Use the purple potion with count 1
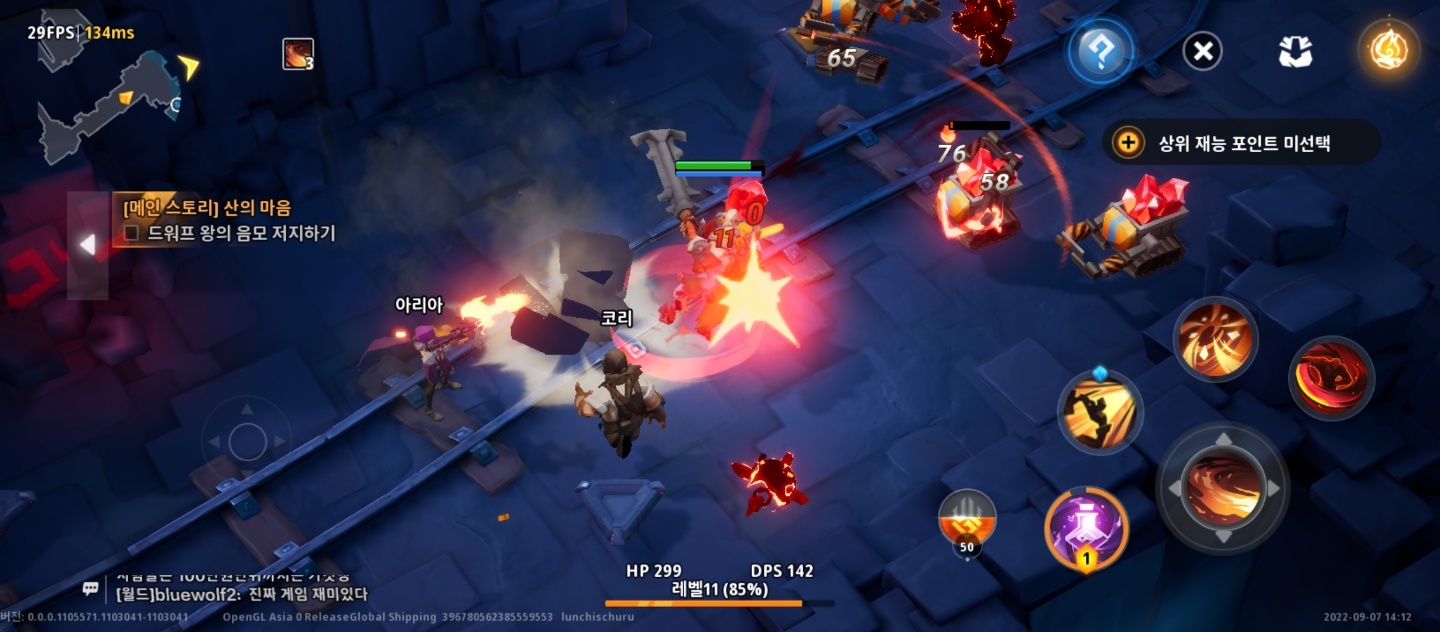This screenshot has height=632, width=1440. (1086, 528)
